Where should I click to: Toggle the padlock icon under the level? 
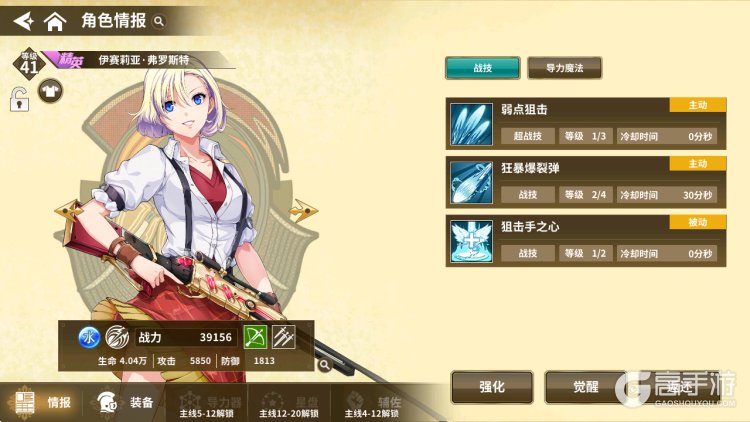point(19,99)
